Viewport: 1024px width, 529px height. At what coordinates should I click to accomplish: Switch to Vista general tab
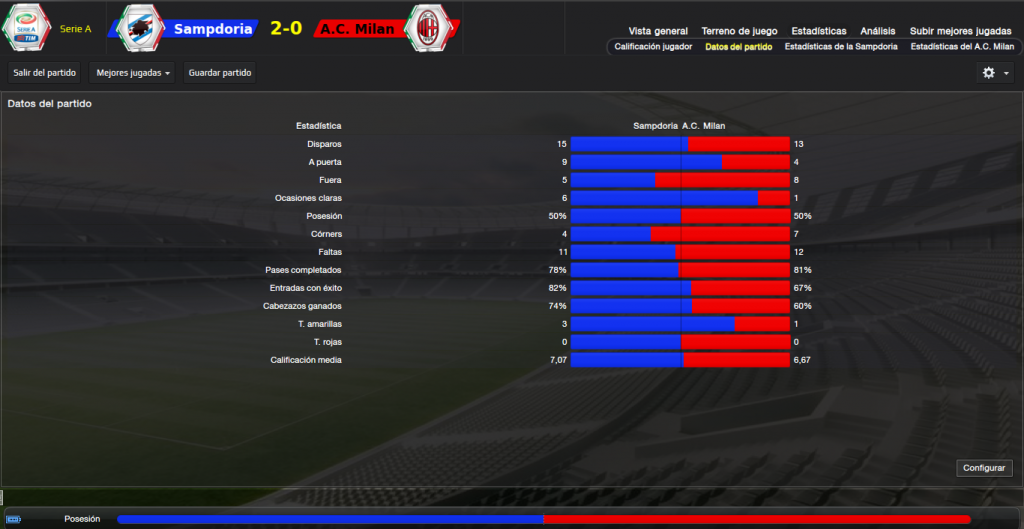point(658,31)
